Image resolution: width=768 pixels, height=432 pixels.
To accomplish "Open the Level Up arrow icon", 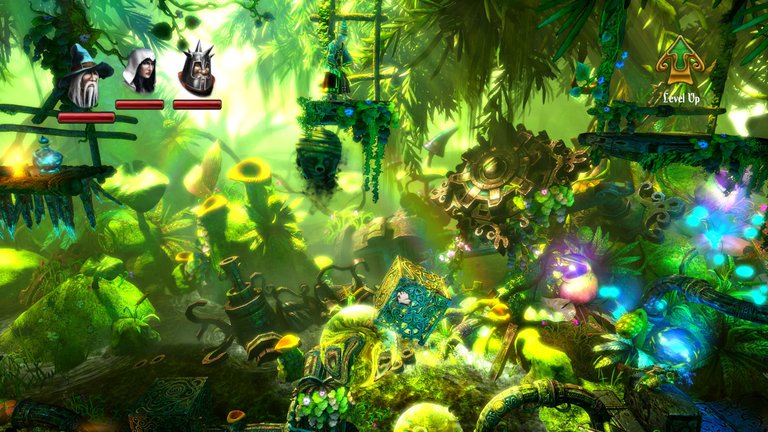I will pos(680,63).
